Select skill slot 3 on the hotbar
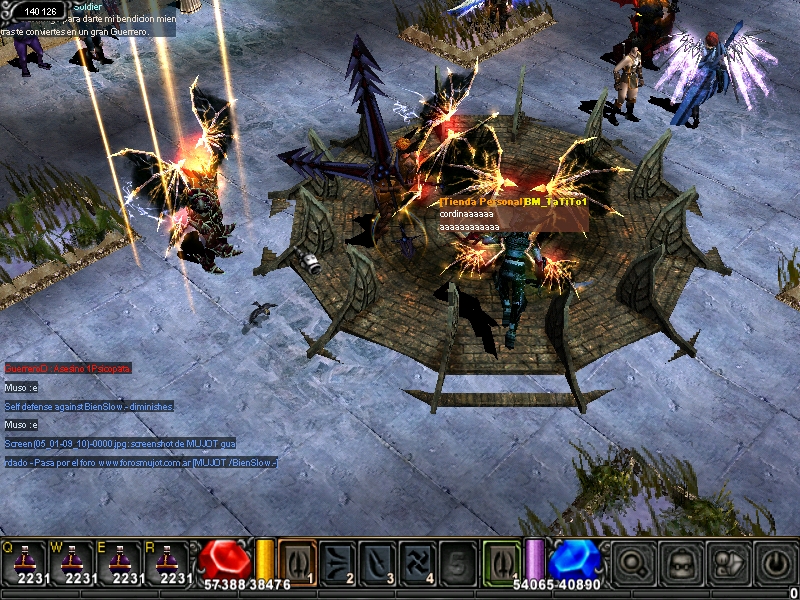The image size is (800, 600). pos(377,561)
